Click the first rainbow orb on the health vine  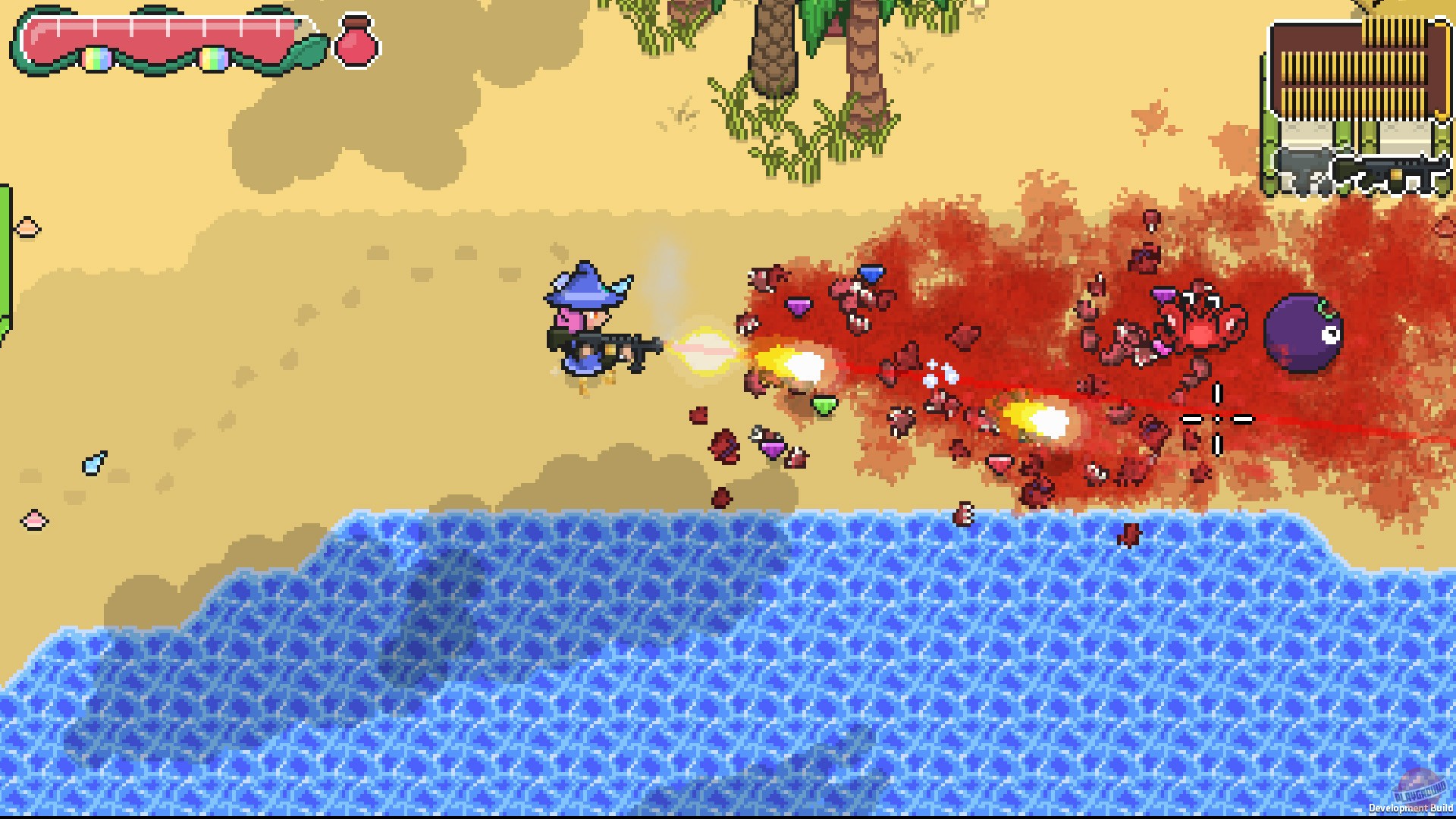point(97,58)
